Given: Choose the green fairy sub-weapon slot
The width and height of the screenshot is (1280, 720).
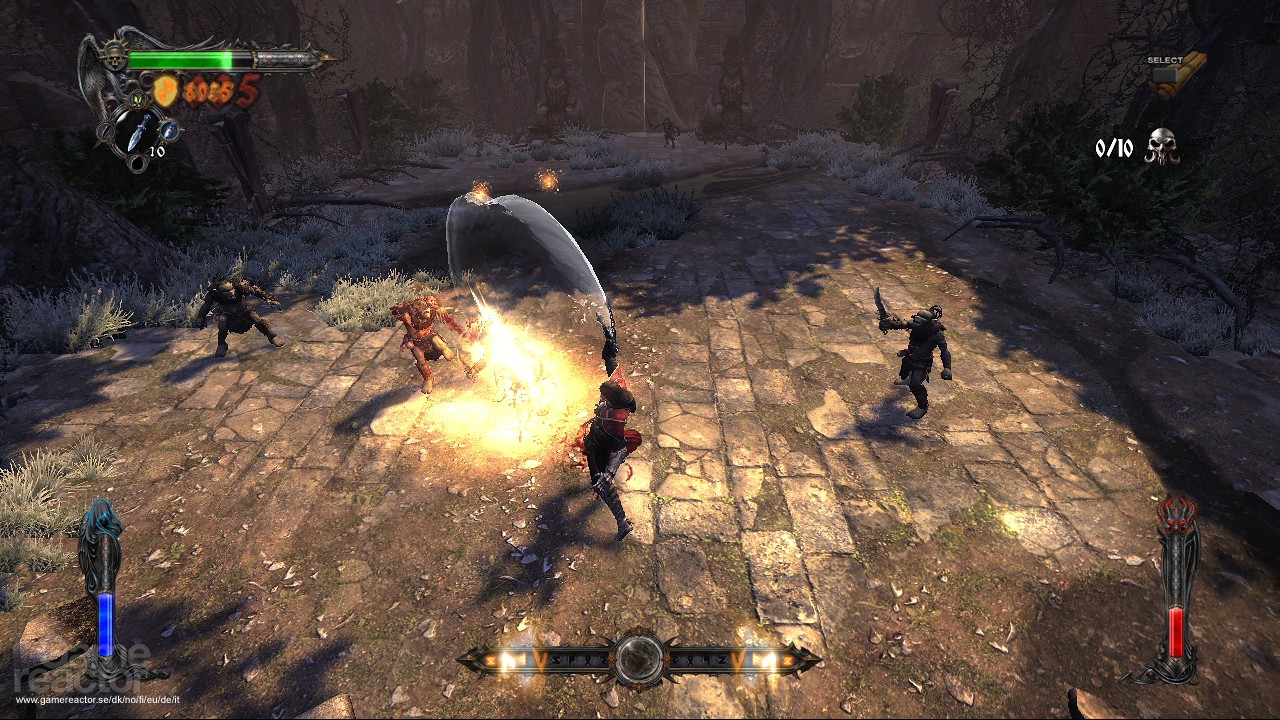Looking at the screenshot, I should point(138,99).
